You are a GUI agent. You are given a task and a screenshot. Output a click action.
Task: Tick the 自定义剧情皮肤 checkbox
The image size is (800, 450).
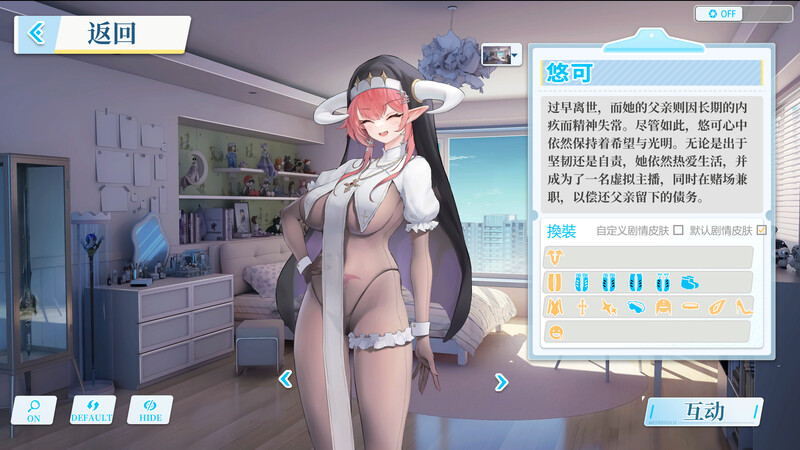(679, 231)
